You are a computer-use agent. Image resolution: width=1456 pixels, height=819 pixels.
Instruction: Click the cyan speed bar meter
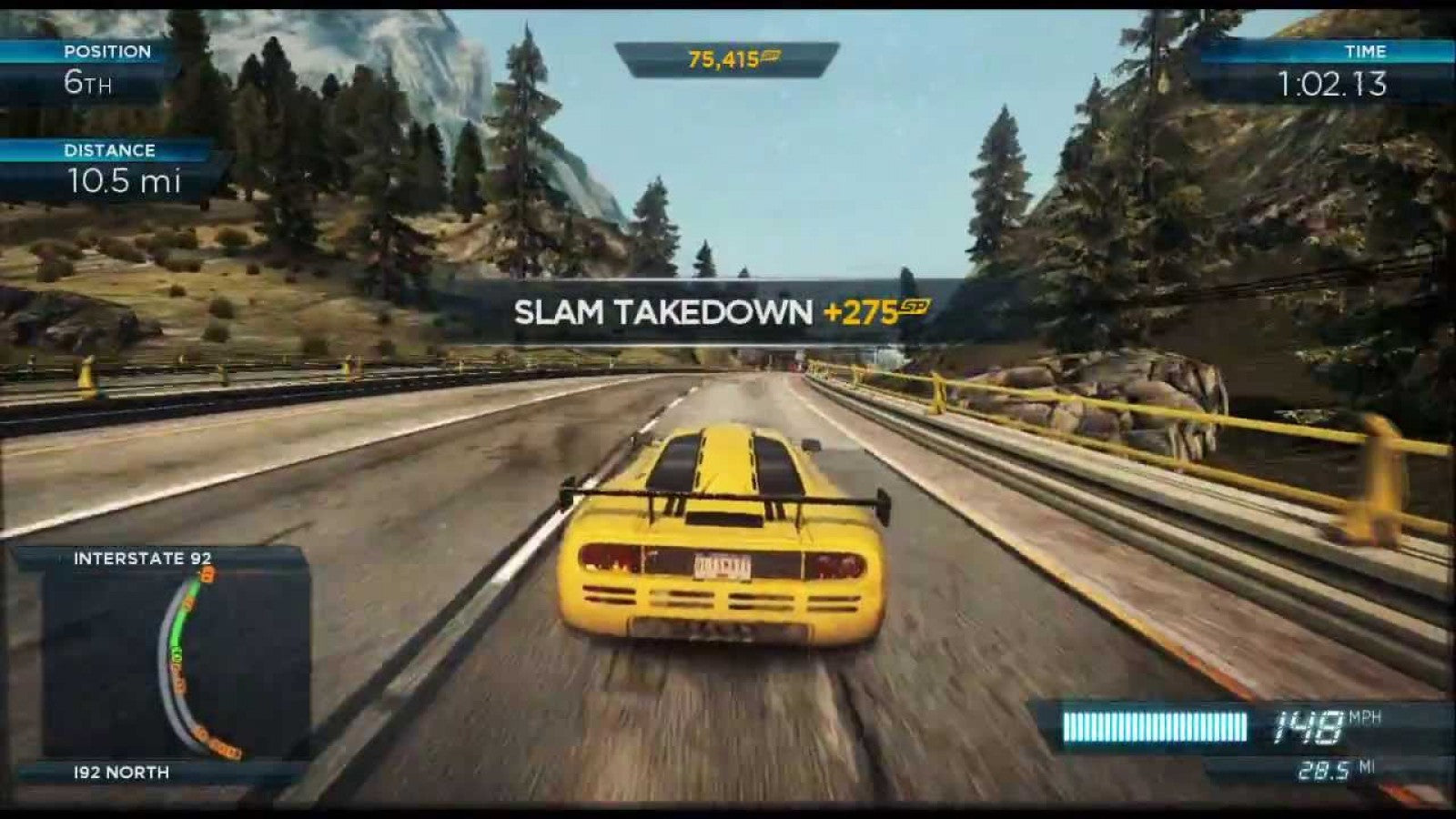coord(1156,724)
